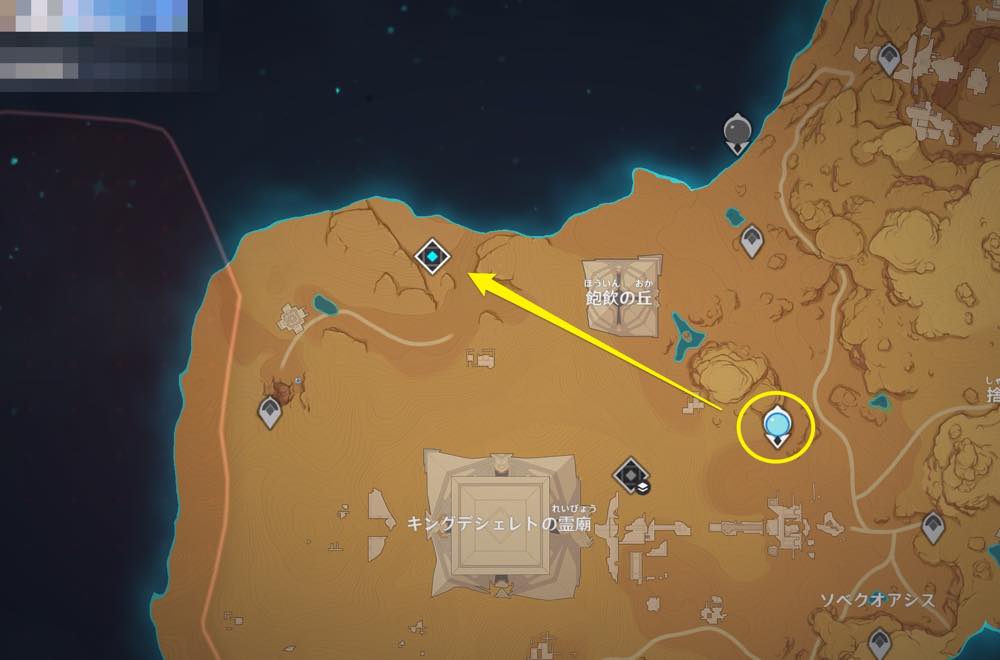The image size is (1000, 660).
Task: Select the gray waypoint by the pond near 飽飲の丘
Action: pyautogui.click(x=750, y=240)
